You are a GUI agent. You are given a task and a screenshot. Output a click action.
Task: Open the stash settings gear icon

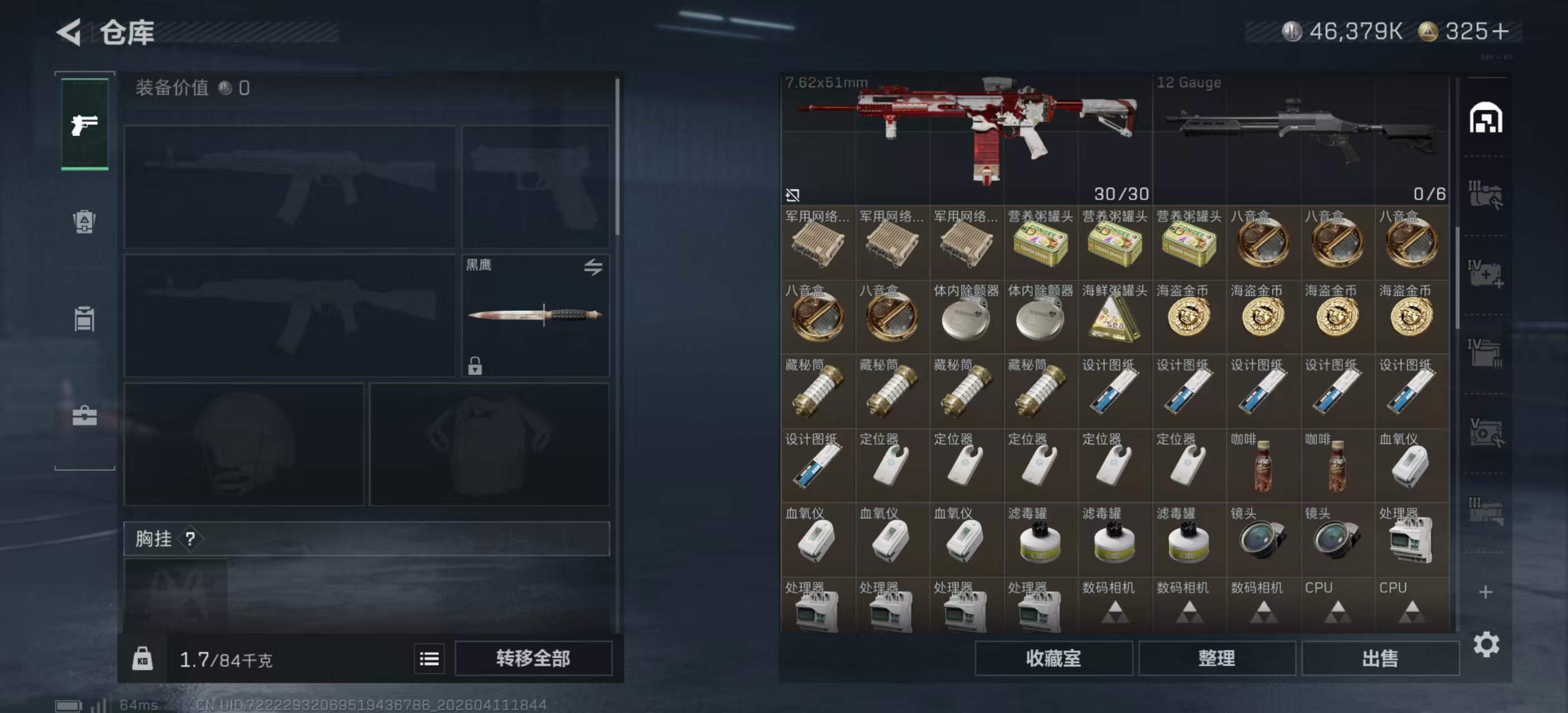(x=1486, y=644)
